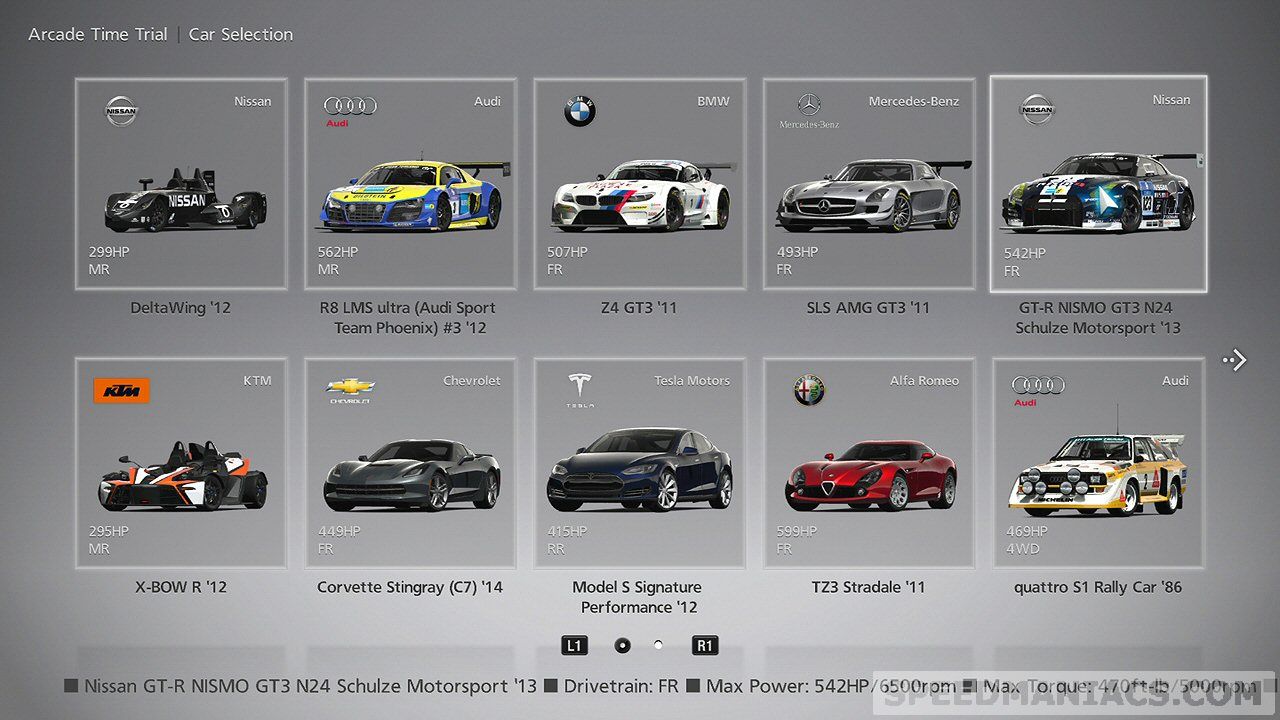The width and height of the screenshot is (1280, 720).
Task: Select the Mercedes-Benz SLS AMG GT3 '11
Action: 868,185
